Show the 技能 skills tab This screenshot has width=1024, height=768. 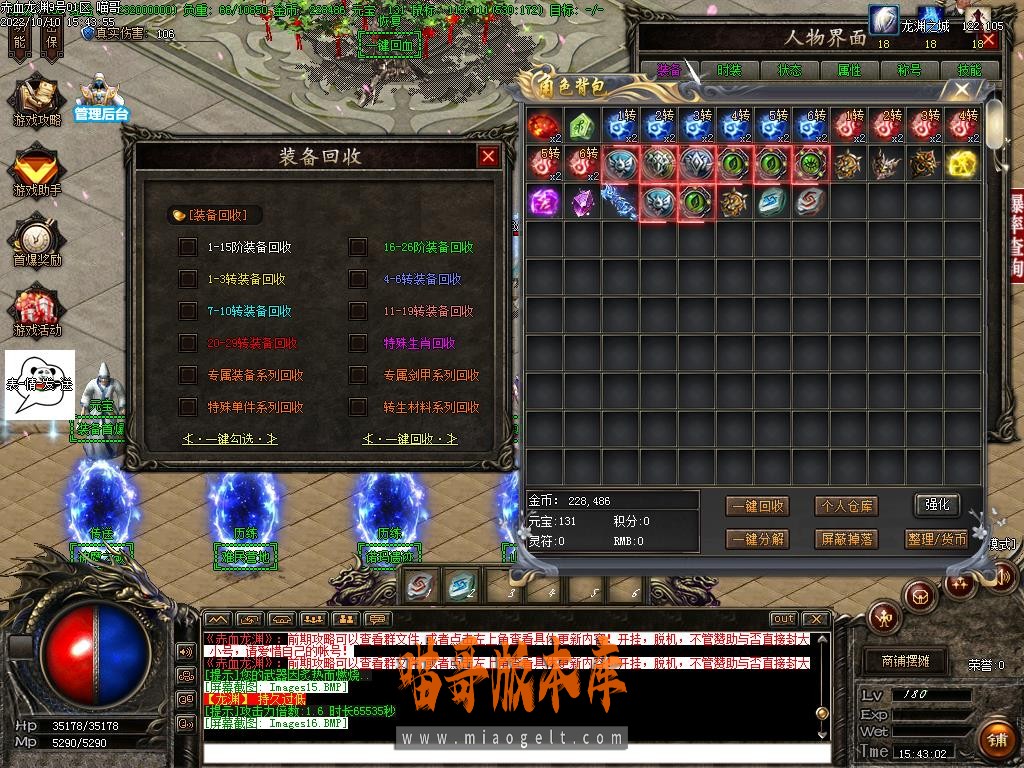click(969, 71)
